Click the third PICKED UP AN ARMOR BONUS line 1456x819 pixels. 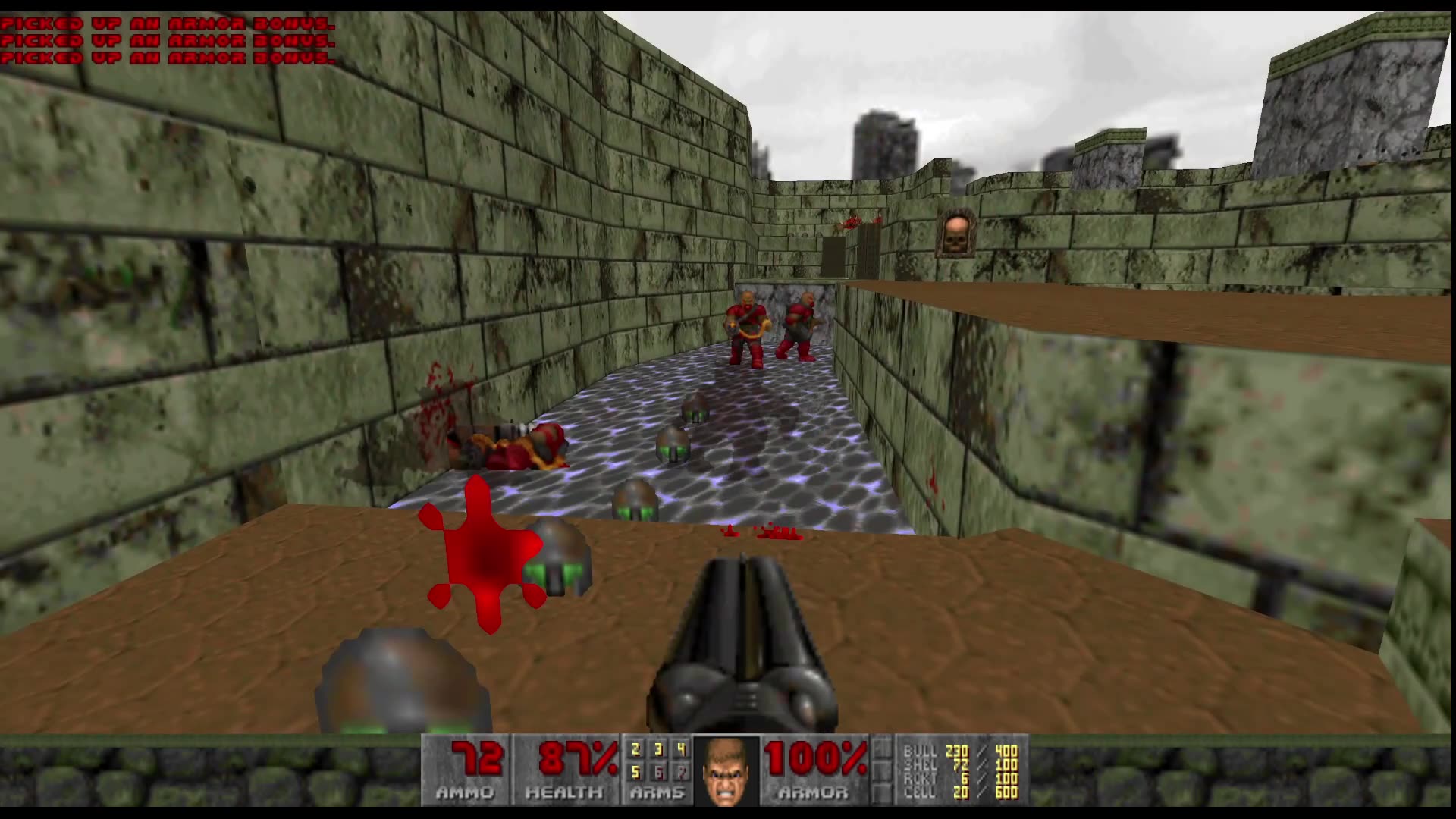163,57
